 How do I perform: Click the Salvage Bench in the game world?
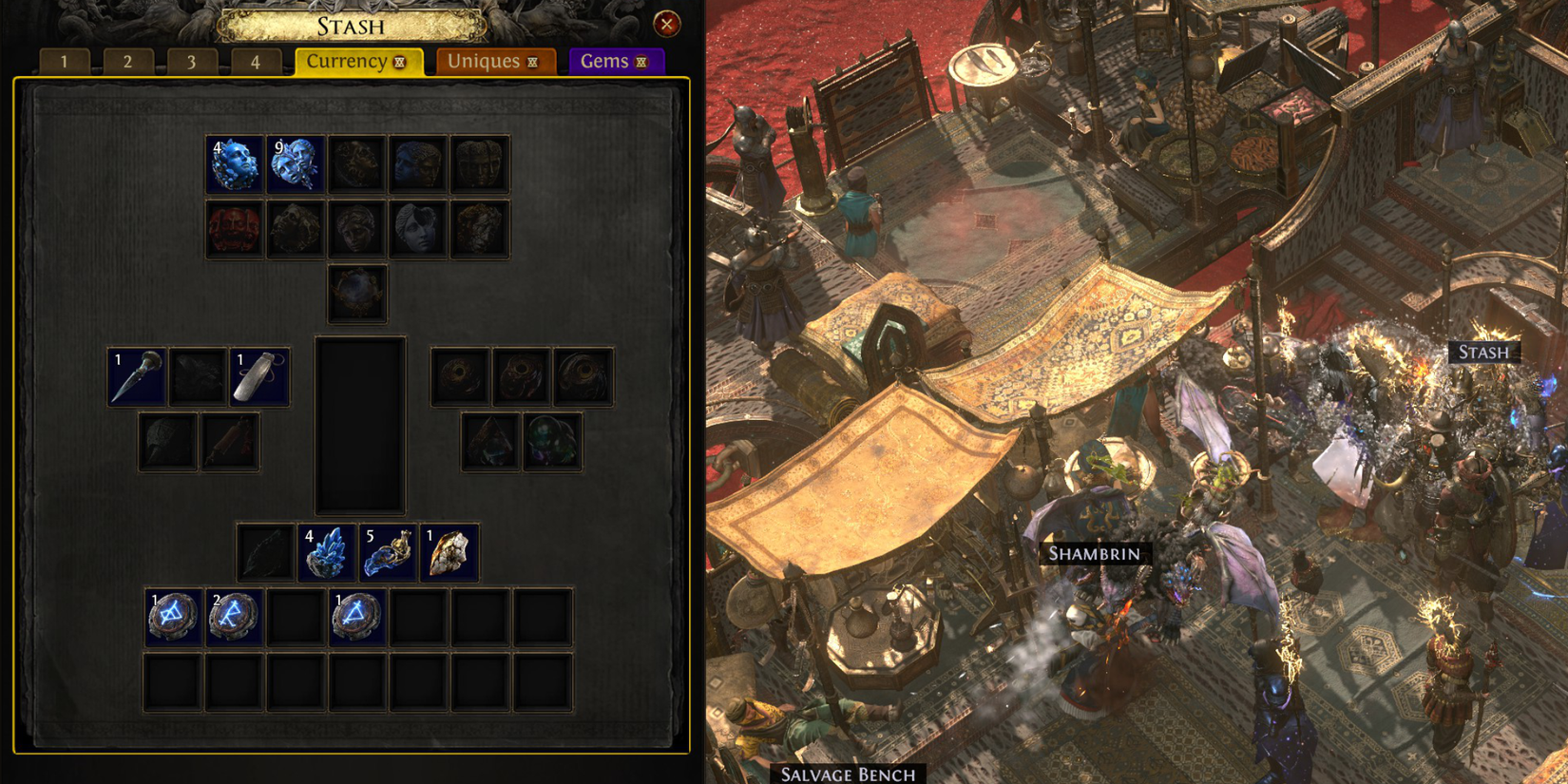(846, 774)
